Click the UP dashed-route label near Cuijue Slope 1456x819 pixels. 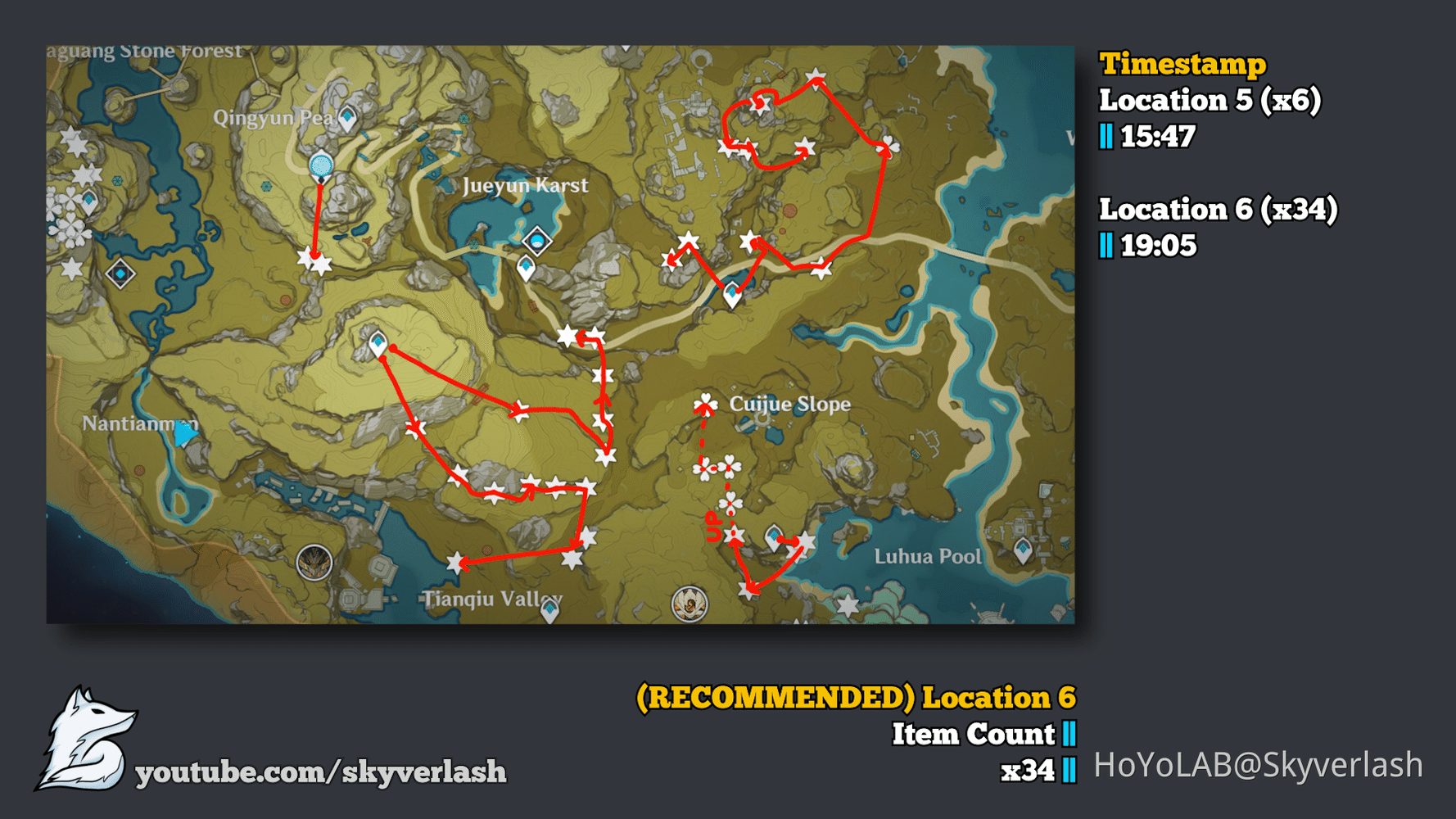pyautogui.click(x=712, y=526)
